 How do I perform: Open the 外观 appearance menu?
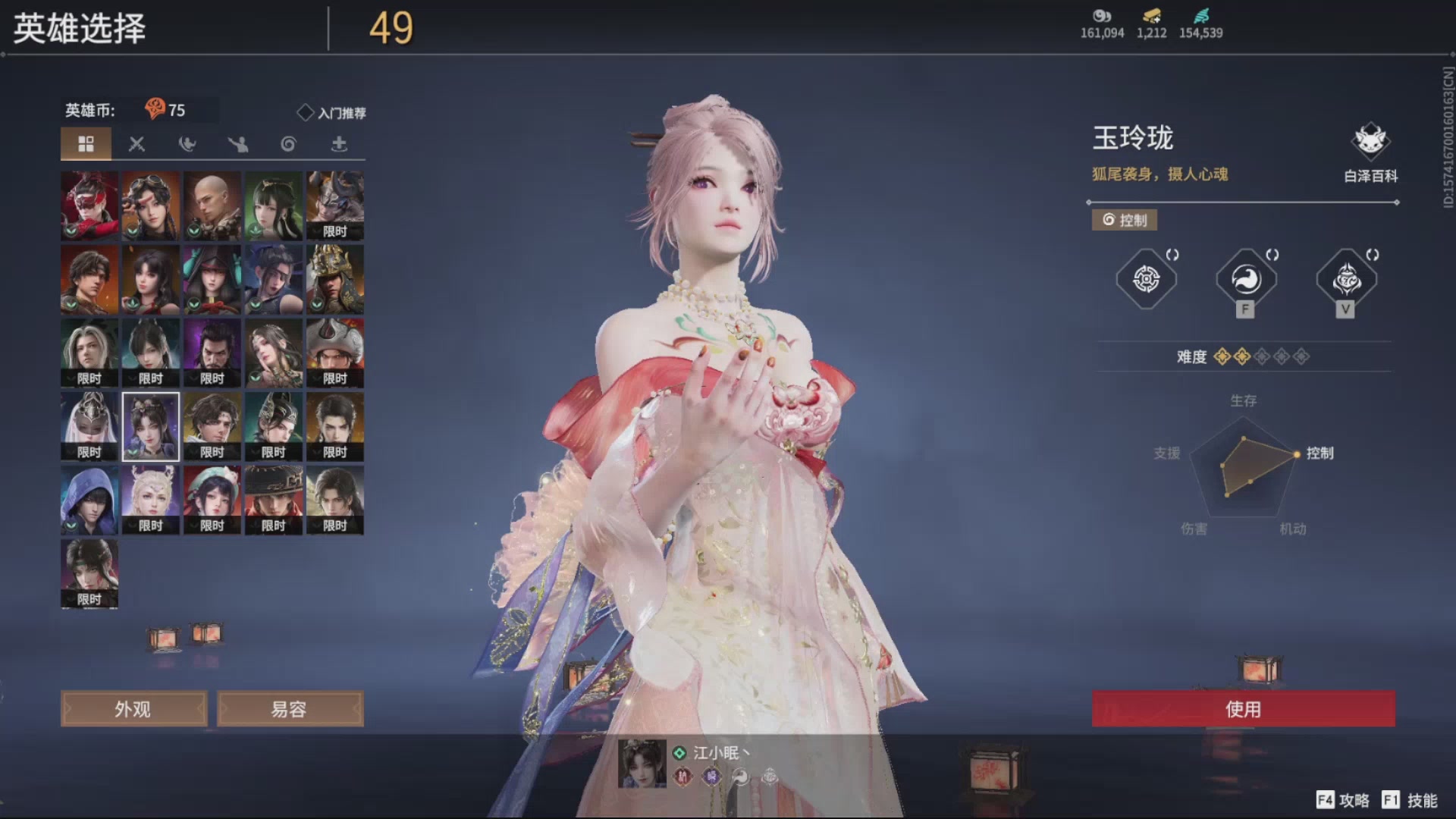(133, 708)
